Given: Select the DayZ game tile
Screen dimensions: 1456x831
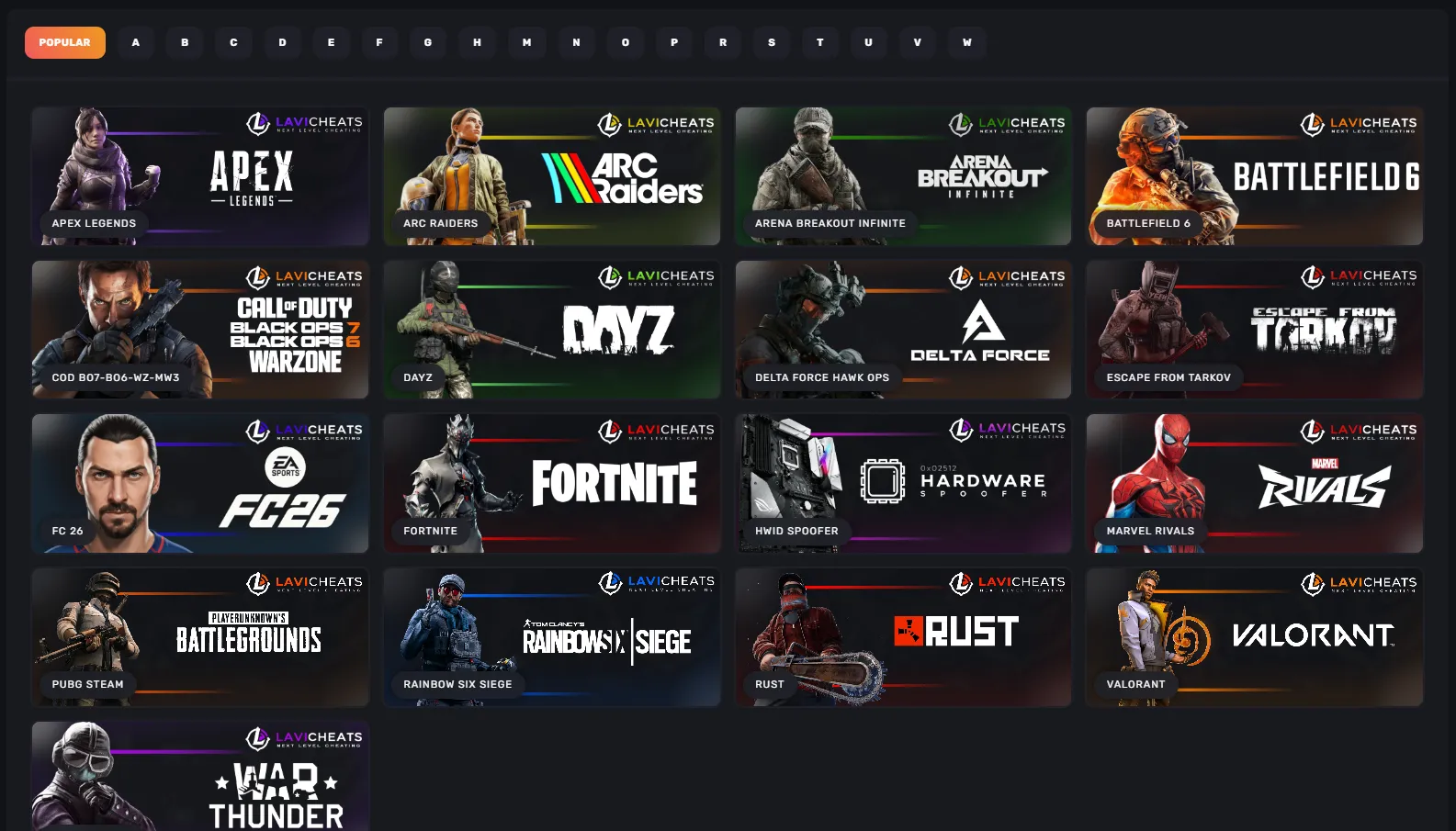Looking at the screenshot, I should (x=551, y=330).
